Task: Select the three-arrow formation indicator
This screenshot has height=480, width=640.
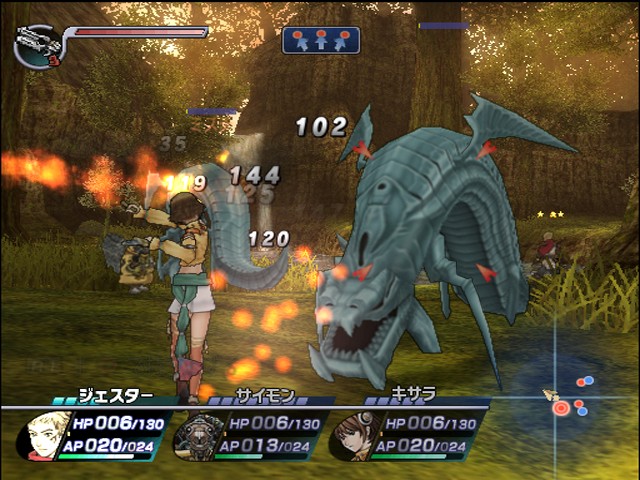Action: [321, 40]
